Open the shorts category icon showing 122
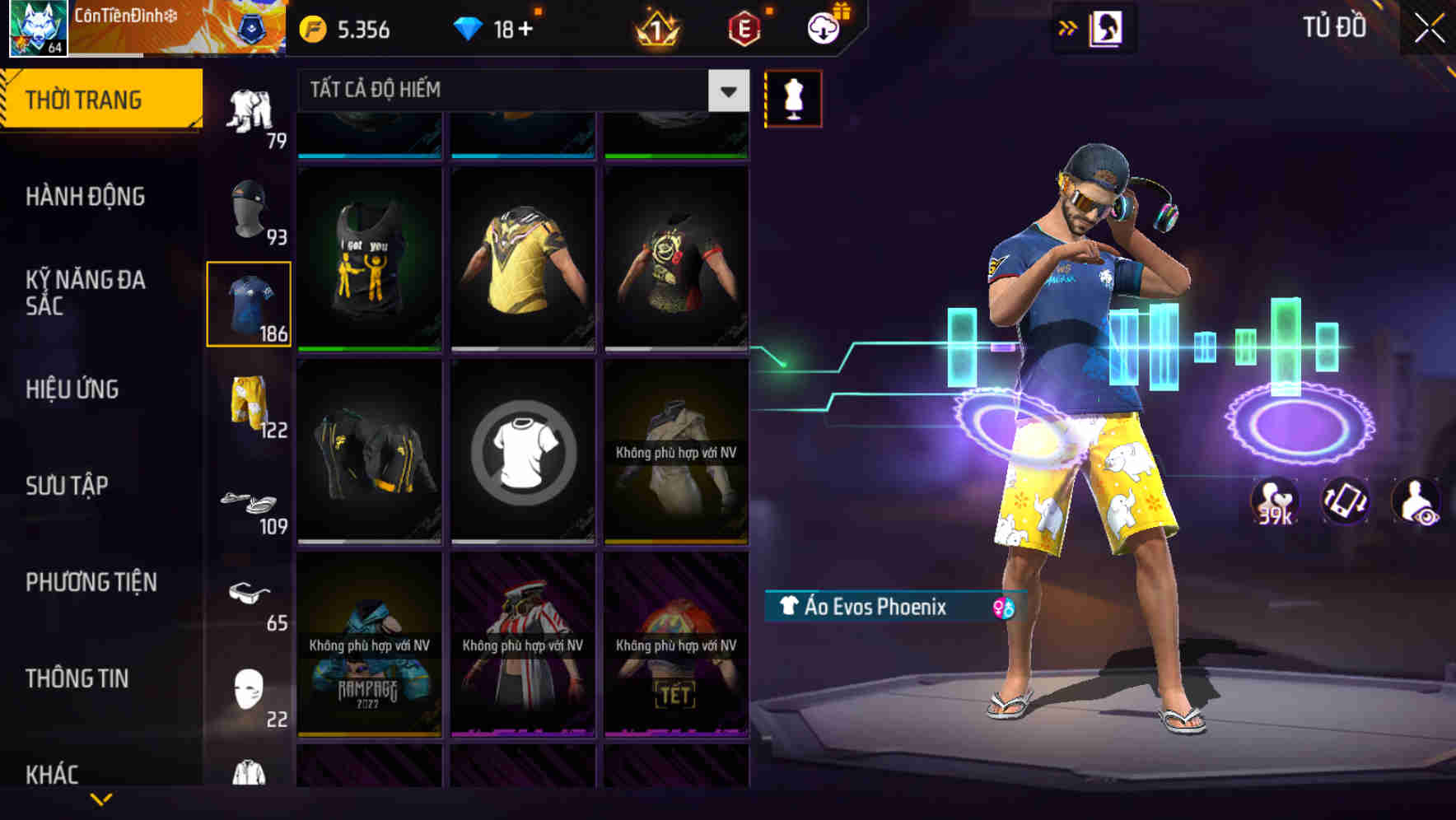This screenshot has height=820, width=1456. 250,399
